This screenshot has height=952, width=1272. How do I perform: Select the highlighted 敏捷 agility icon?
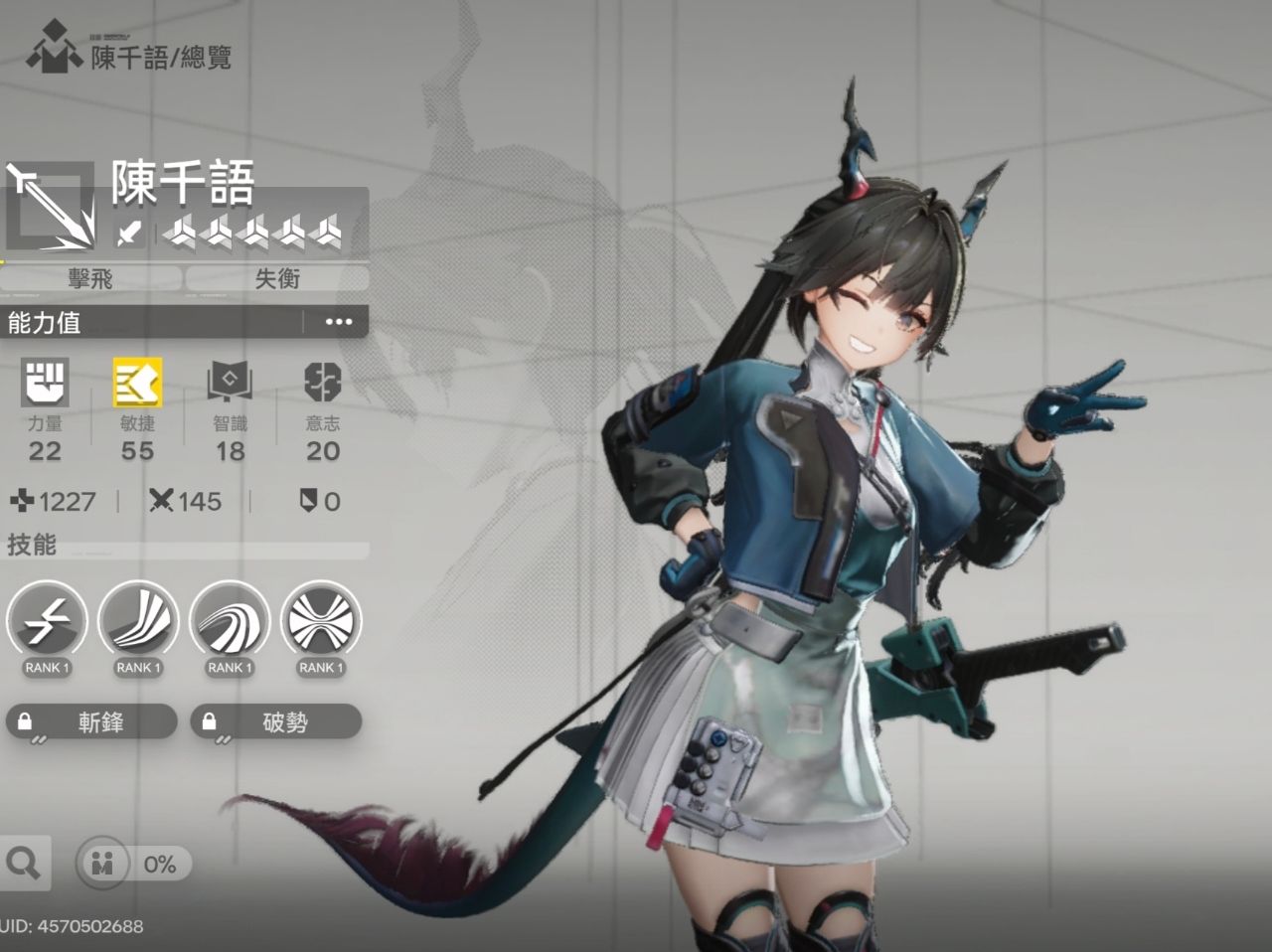[137, 383]
